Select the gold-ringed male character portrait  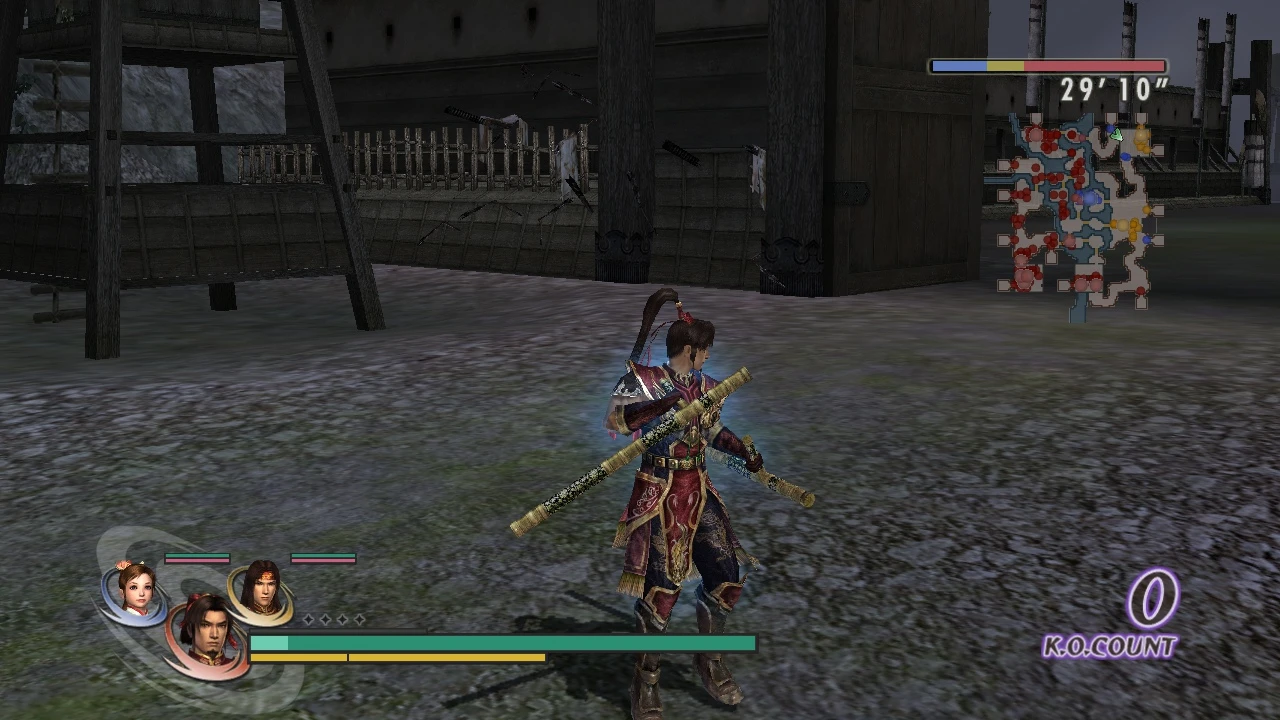tap(262, 592)
